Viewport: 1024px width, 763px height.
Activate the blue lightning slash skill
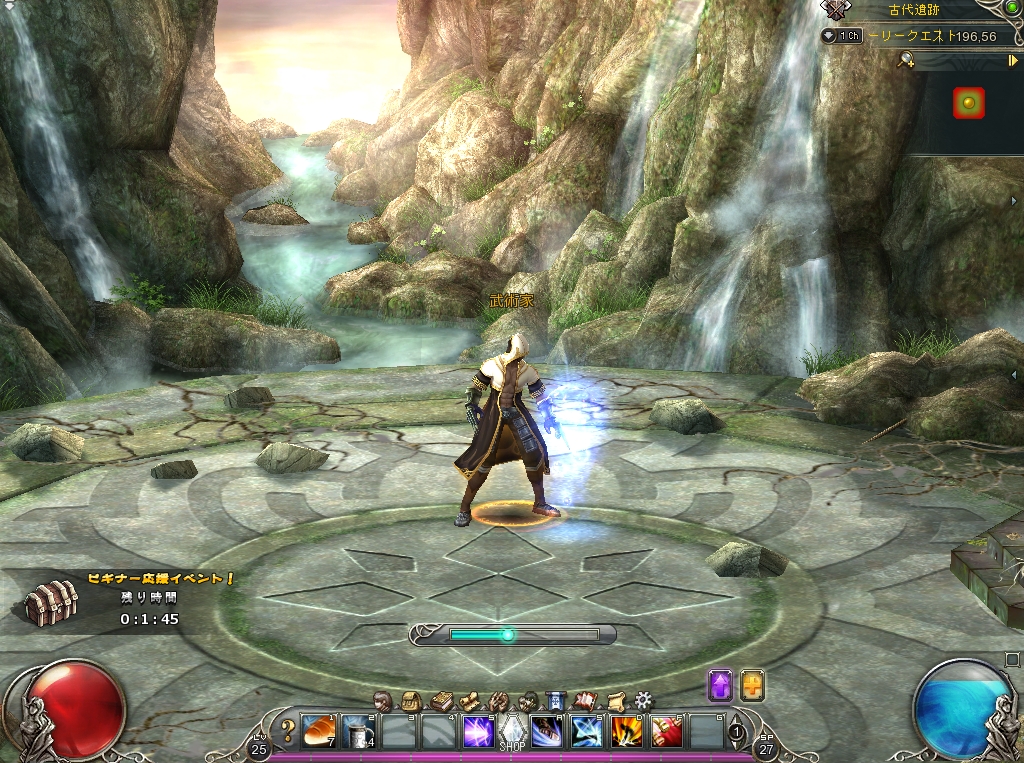(x=586, y=731)
